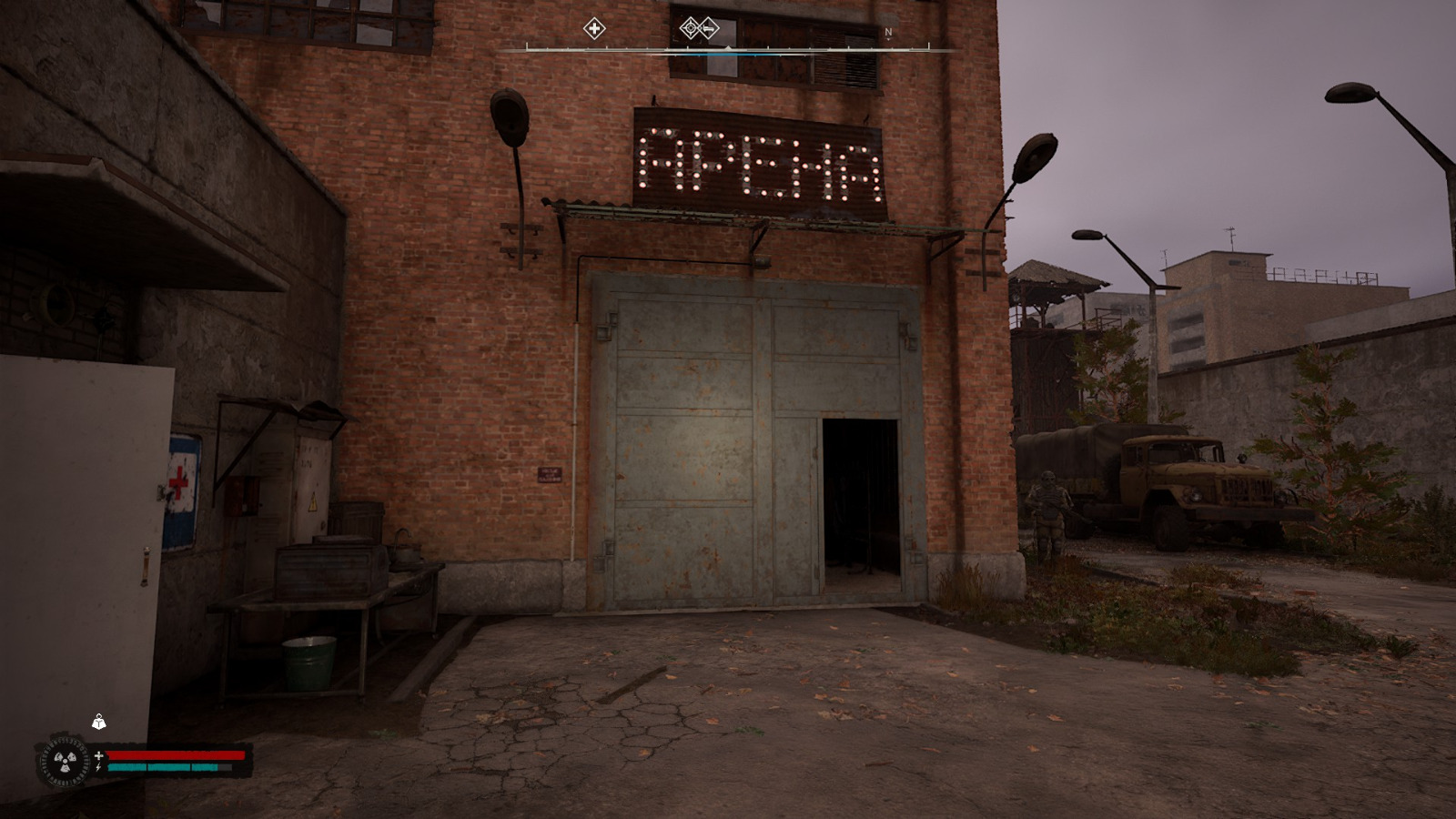Select the crosshair quest marker on the compass
The image size is (1456, 819).
coord(691,26)
